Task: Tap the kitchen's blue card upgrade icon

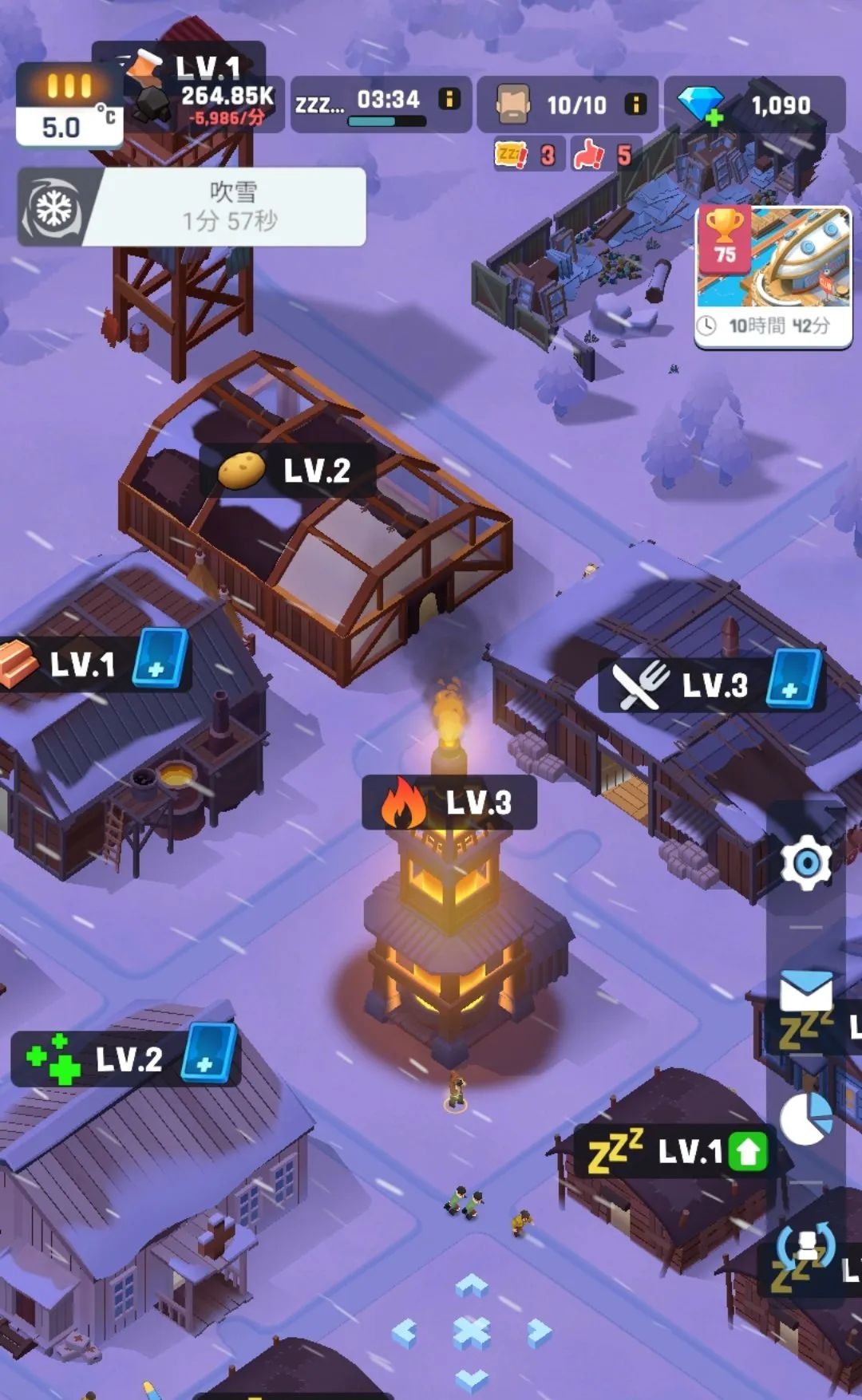Action: 793,680
